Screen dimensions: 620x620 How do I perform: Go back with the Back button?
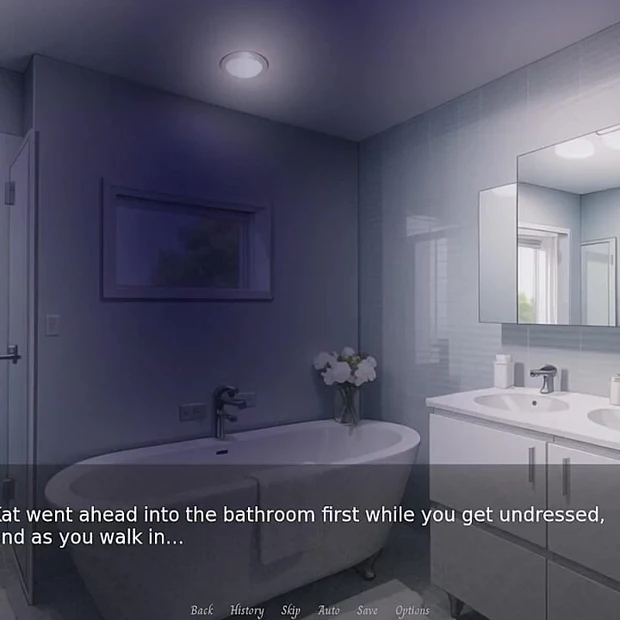click(202, 610)
